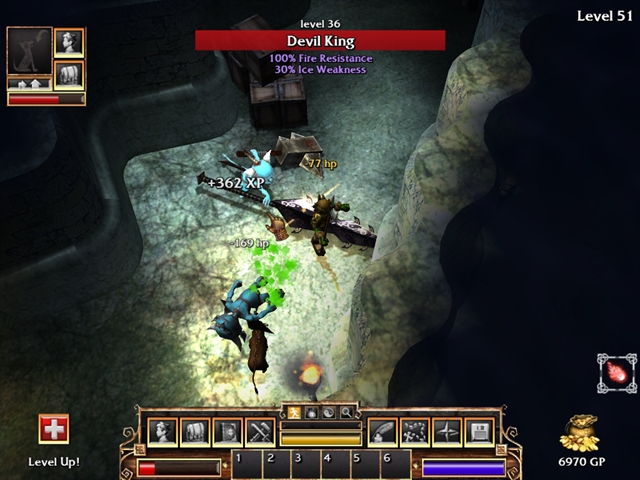Click the scattered sparkles icon in bottom bar
The image size is (640, 480).
pos(415,432)
